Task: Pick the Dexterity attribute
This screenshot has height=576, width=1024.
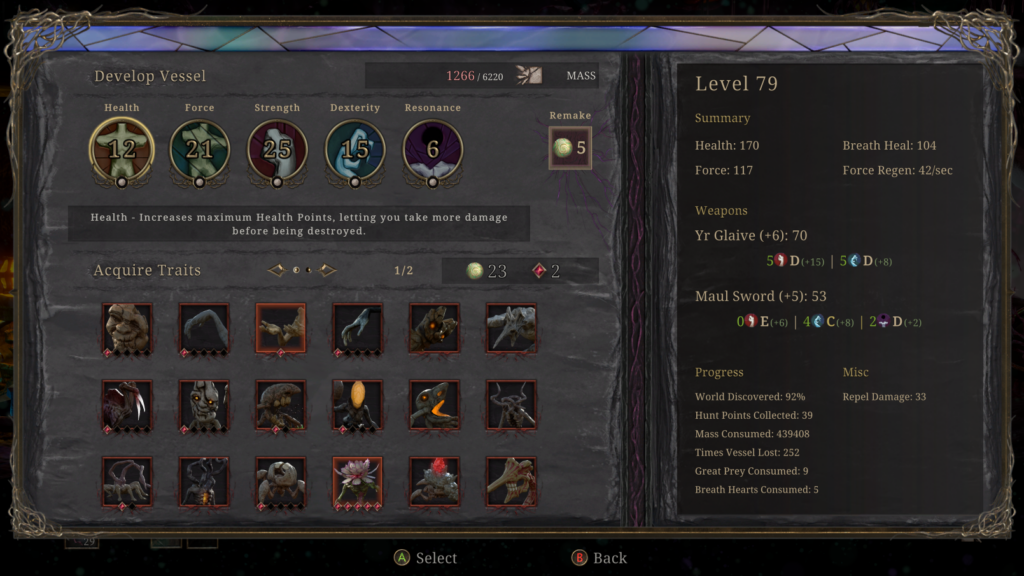Action: 355,149
